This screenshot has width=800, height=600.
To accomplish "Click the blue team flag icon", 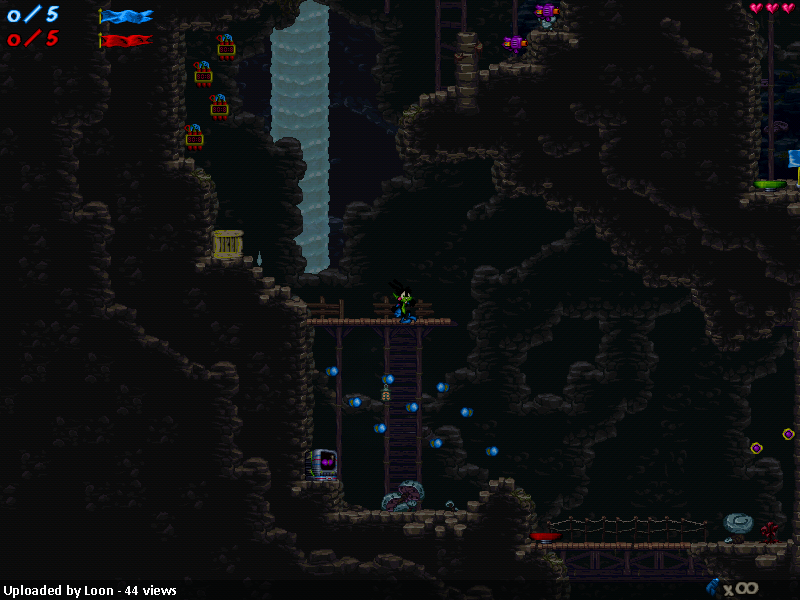I will (127, 16).
